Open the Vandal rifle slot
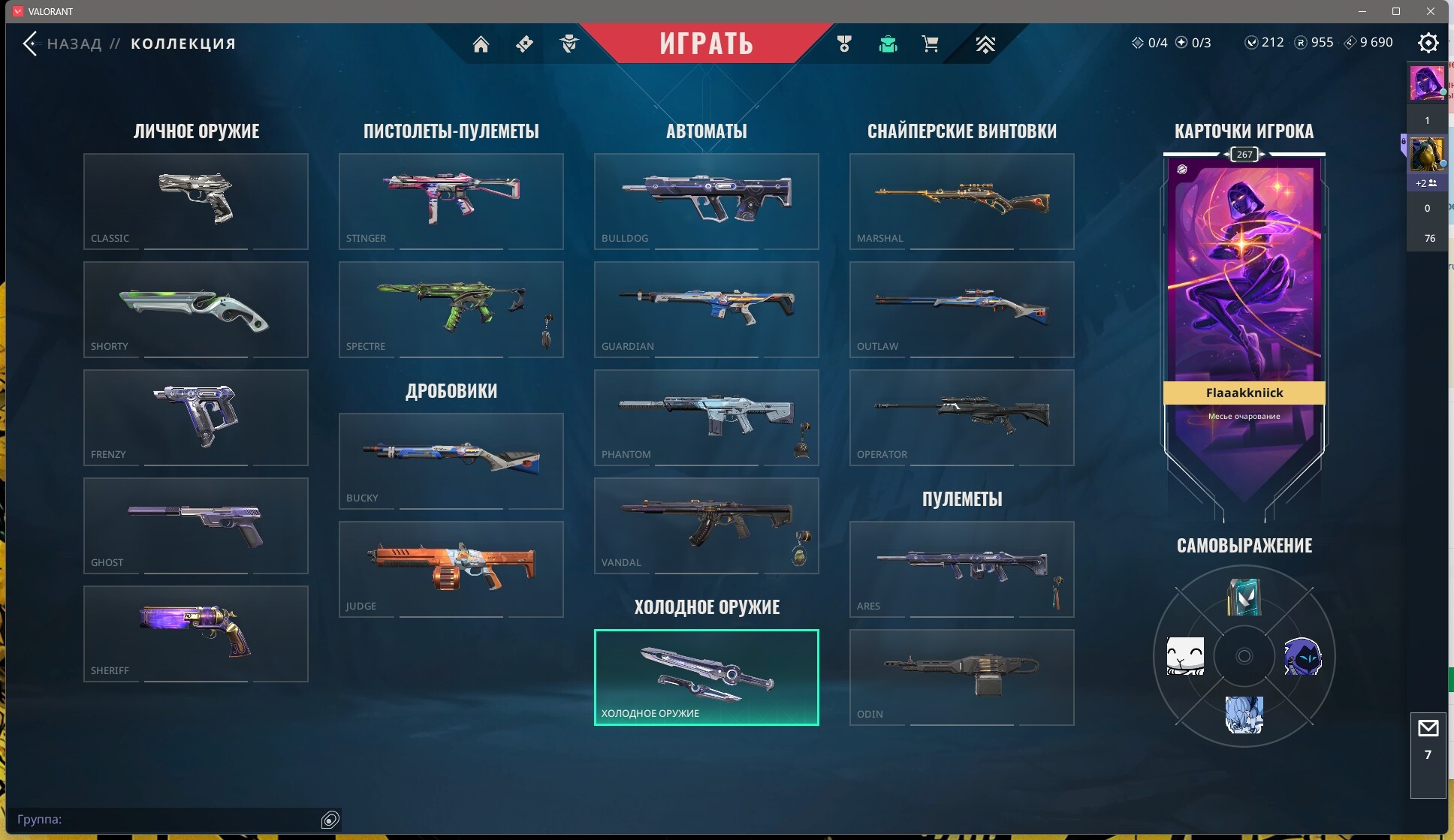This screenshot has height=840, width=1454. (x=706, y=525)
